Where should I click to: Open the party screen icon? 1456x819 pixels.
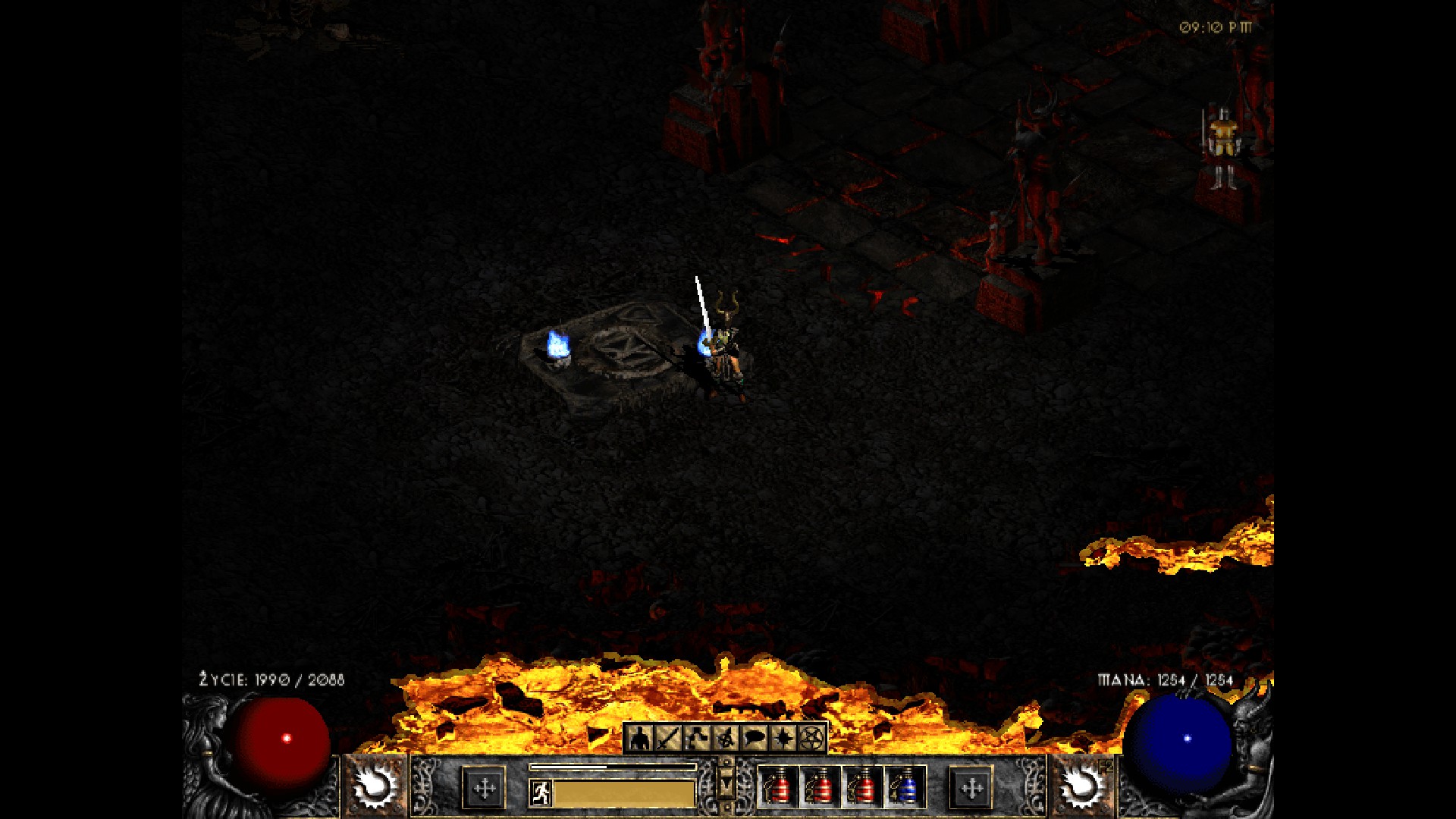pos(726,737)
